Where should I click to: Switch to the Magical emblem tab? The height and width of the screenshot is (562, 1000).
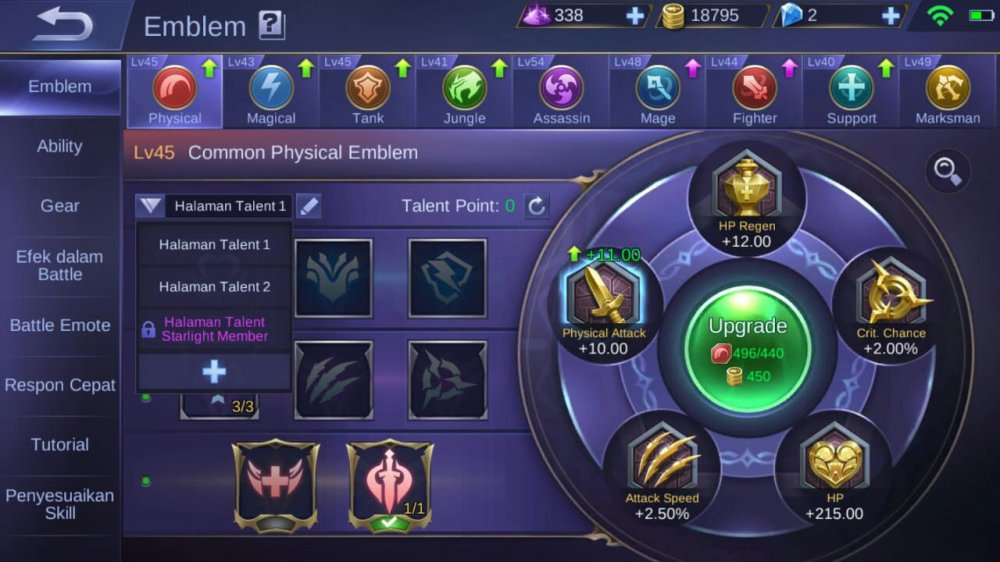271,92
